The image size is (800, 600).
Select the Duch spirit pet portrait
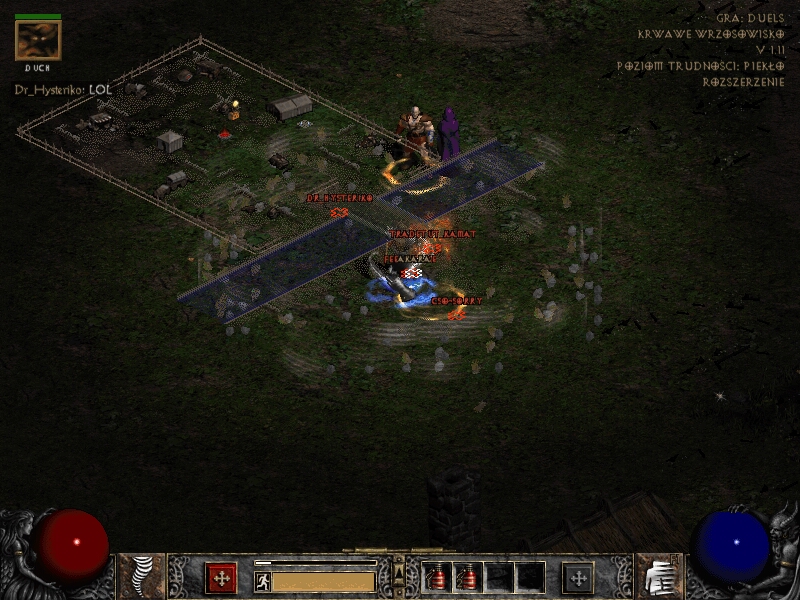tap(38, 40)
